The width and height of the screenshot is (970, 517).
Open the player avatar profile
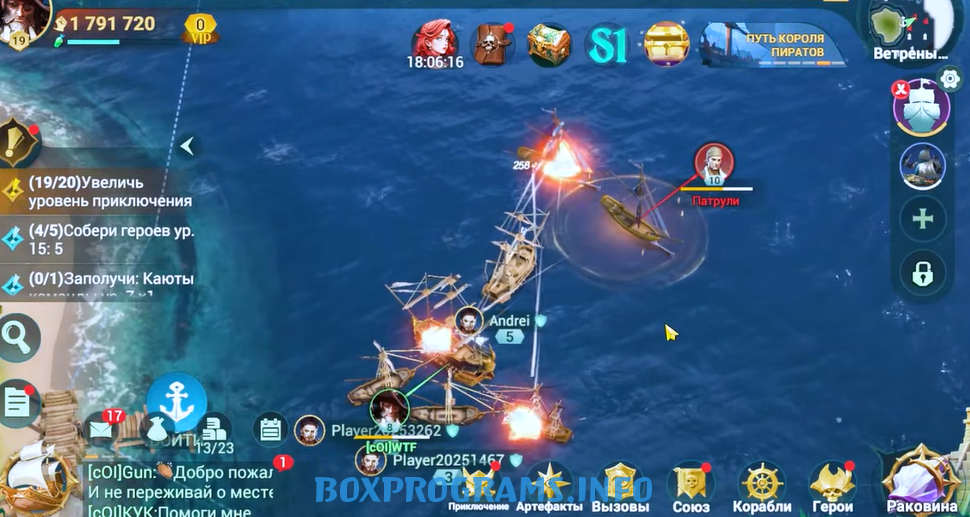[22, 22]
